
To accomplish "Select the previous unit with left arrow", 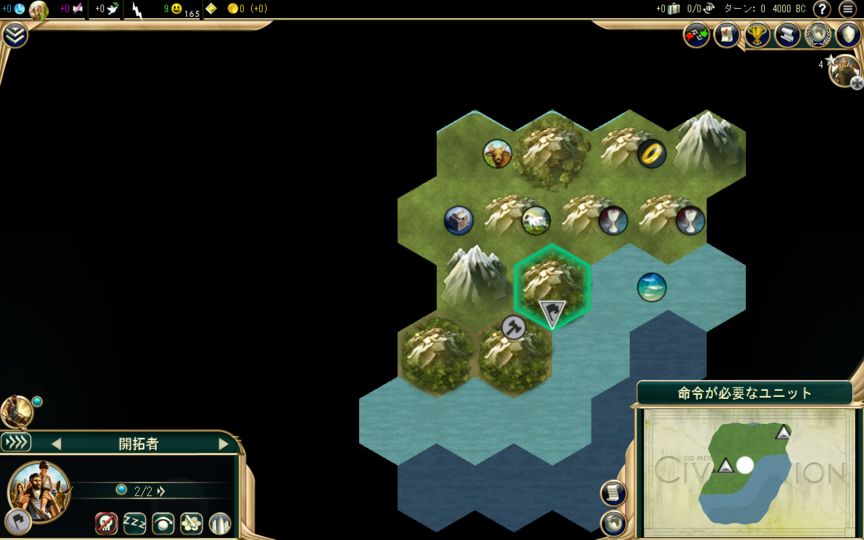I will coord(56,443).
